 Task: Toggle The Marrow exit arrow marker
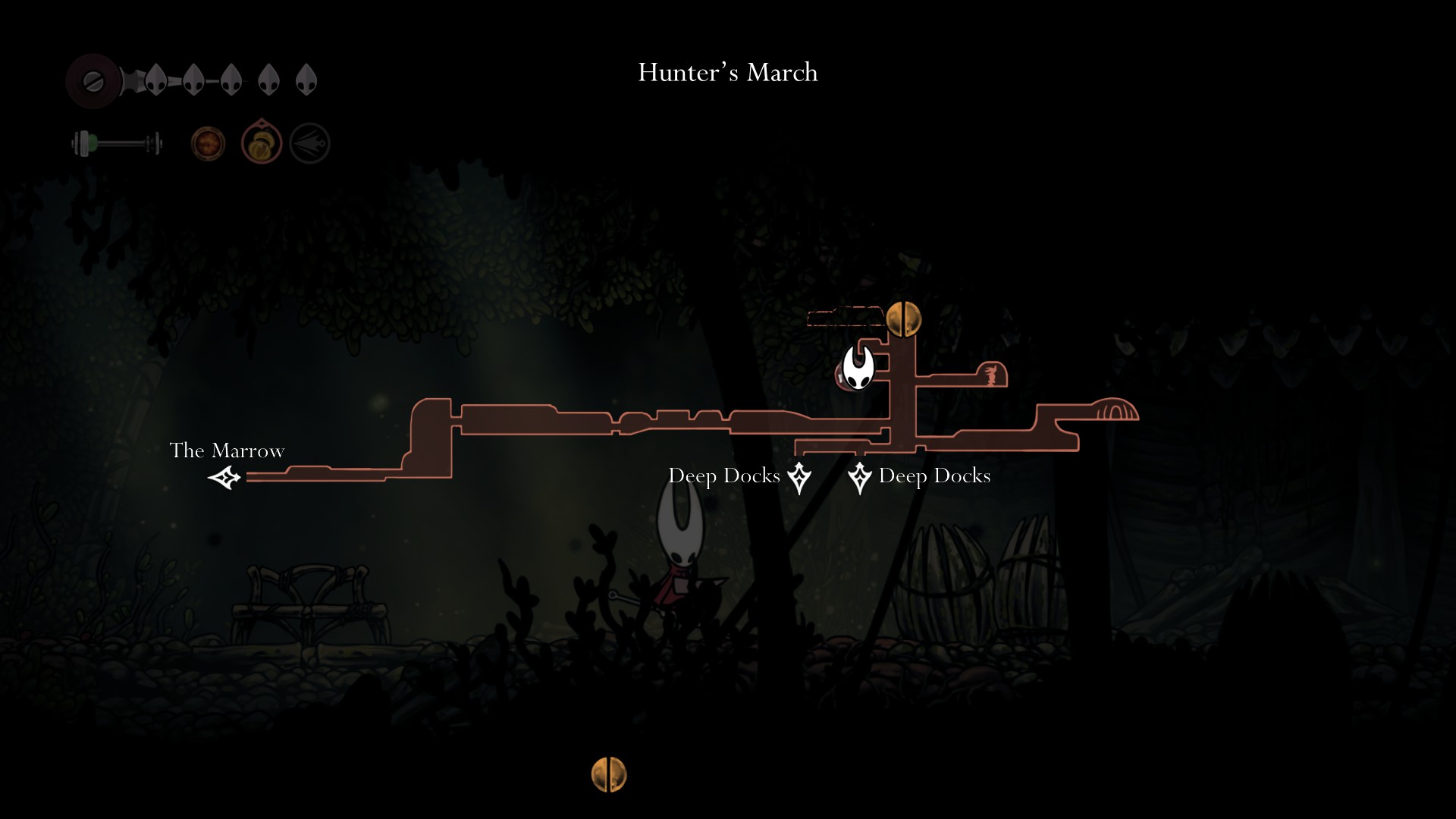point(224,478)
